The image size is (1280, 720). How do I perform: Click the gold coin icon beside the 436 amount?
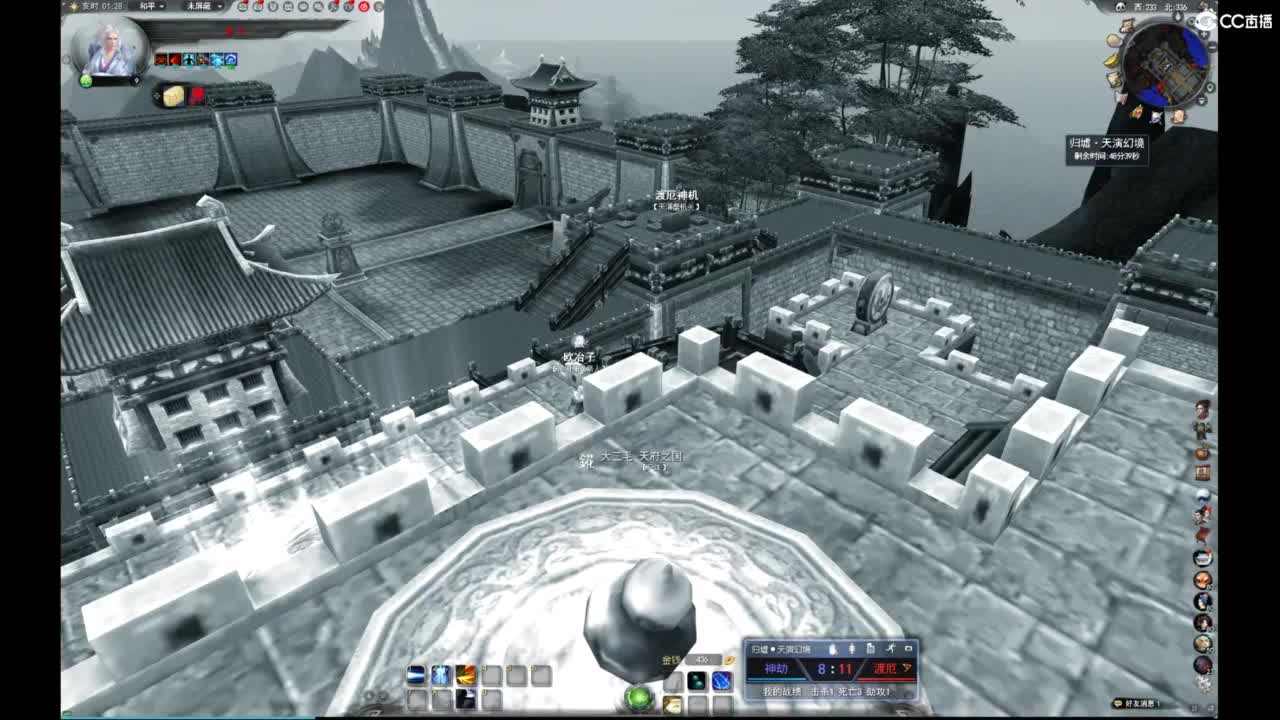click(x=728, y=660)
